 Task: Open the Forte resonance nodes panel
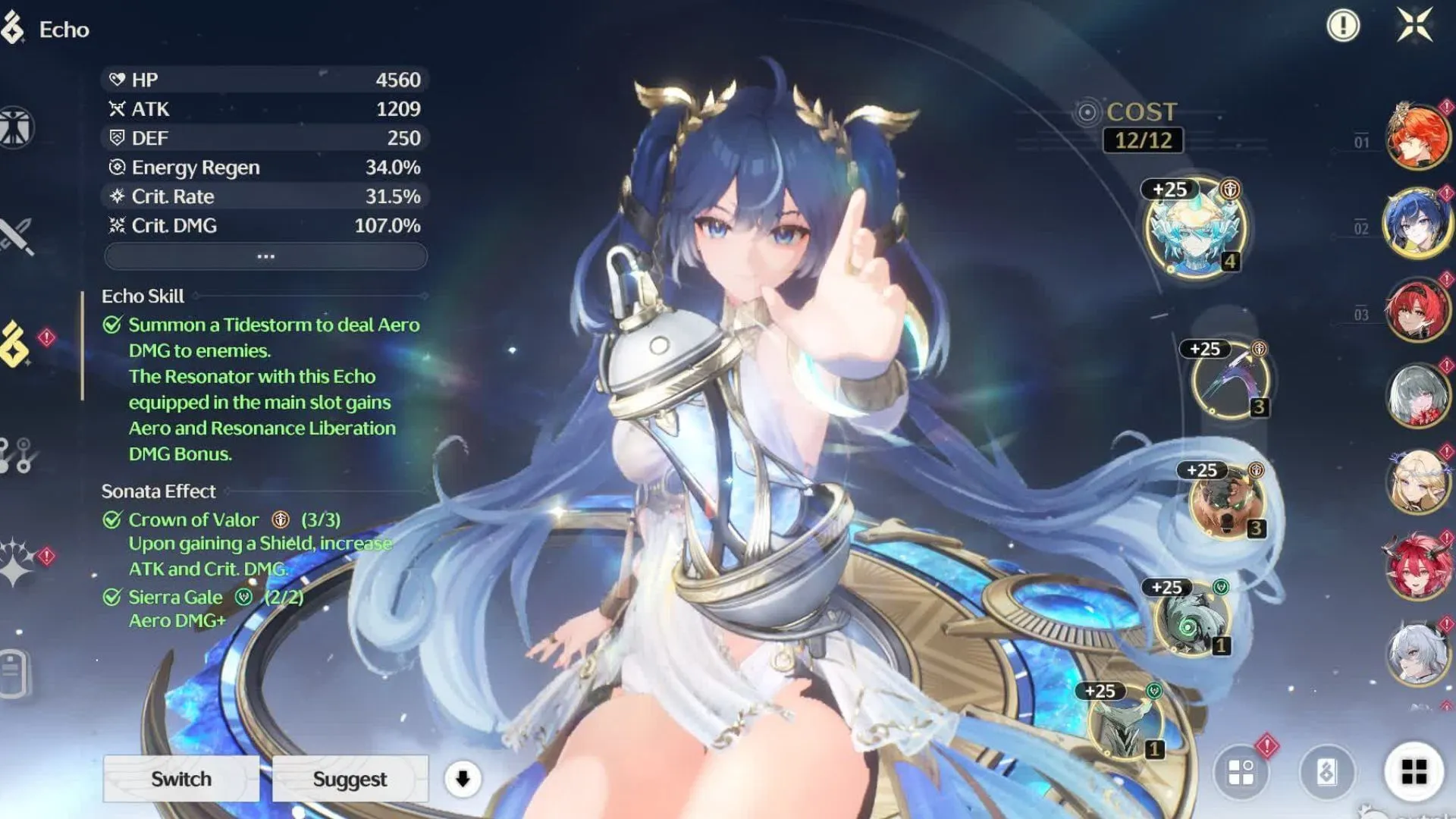(x=15, y=449)
